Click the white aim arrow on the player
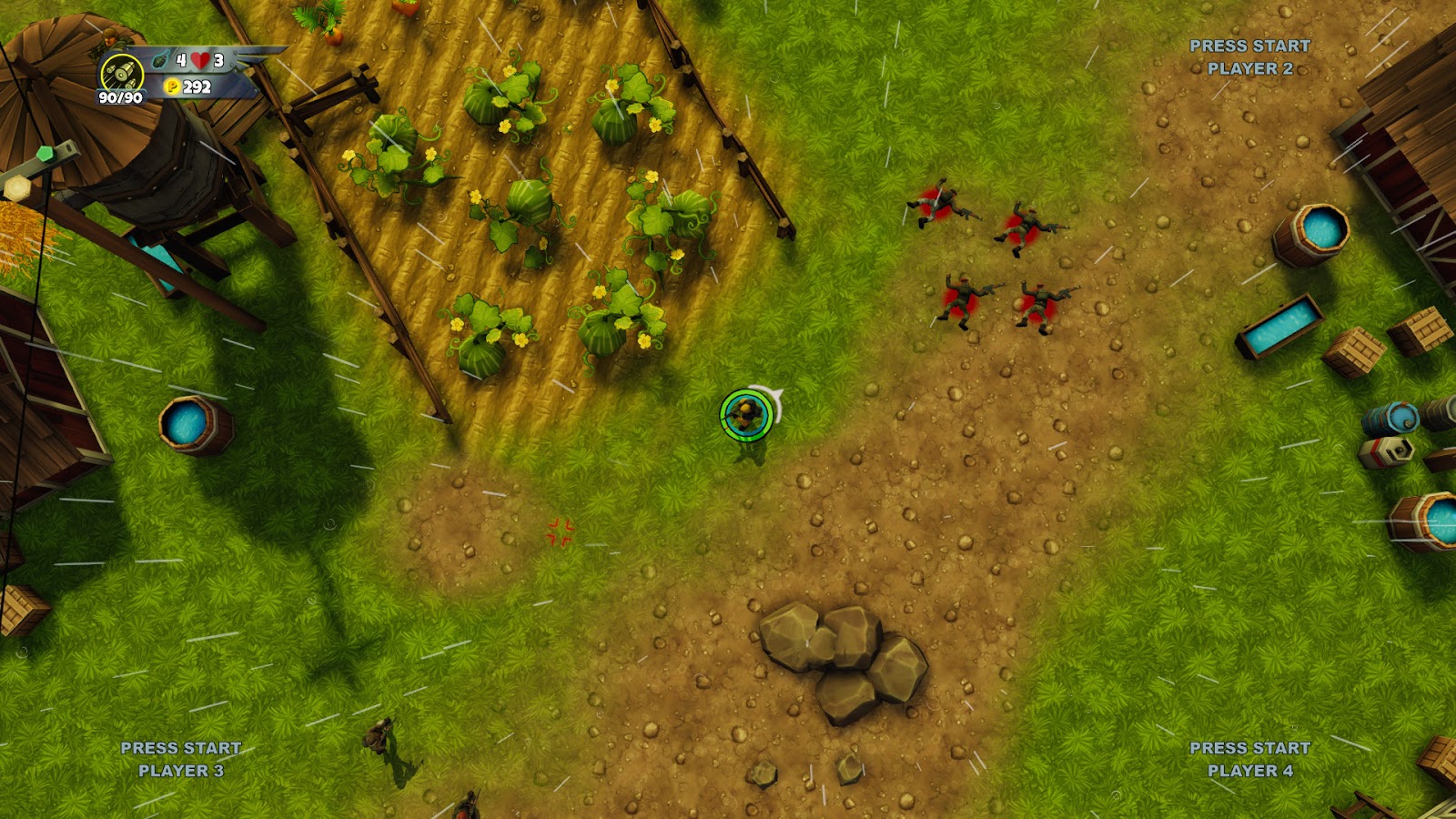This screenshot has height=819, width=1456. tap(778, 394)
